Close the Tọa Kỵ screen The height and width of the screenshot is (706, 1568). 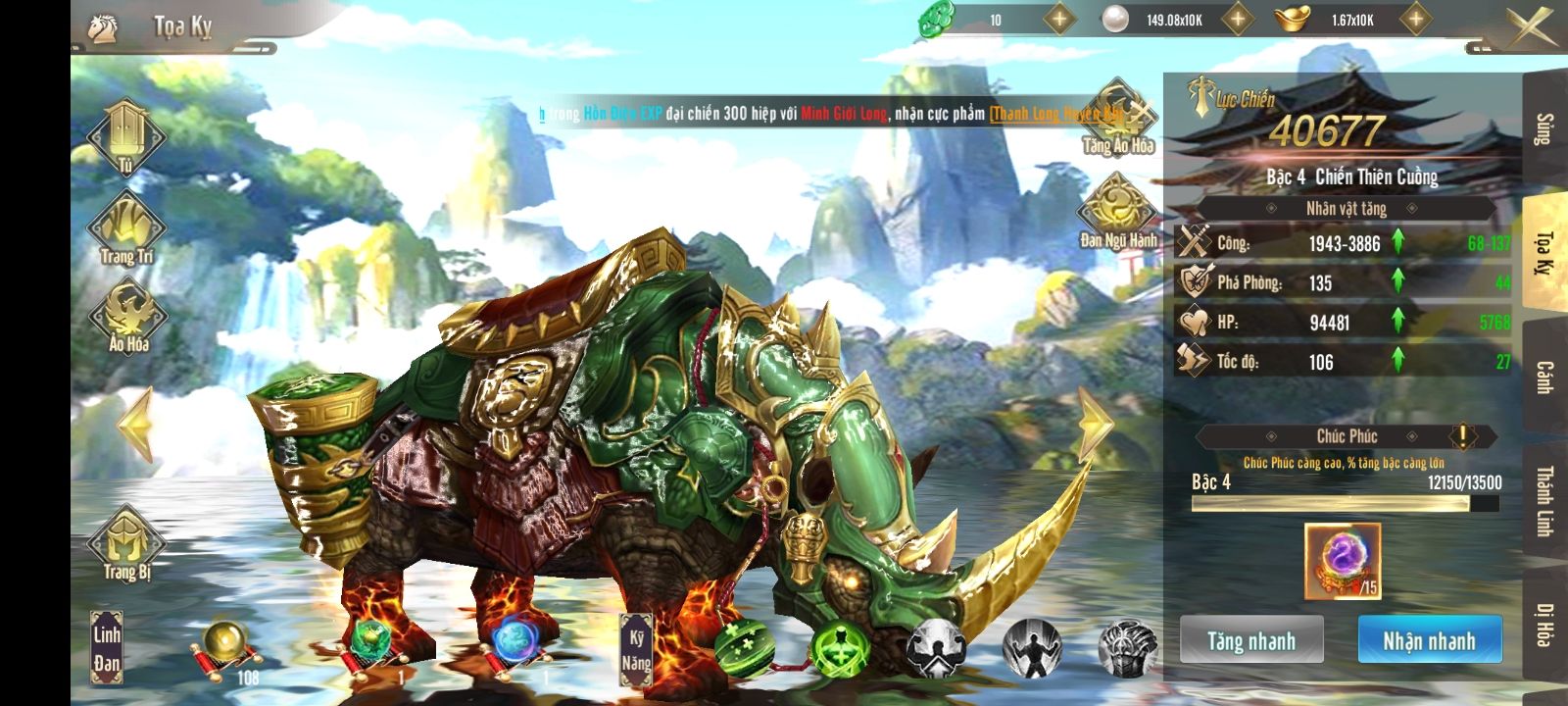point(1531,25)
